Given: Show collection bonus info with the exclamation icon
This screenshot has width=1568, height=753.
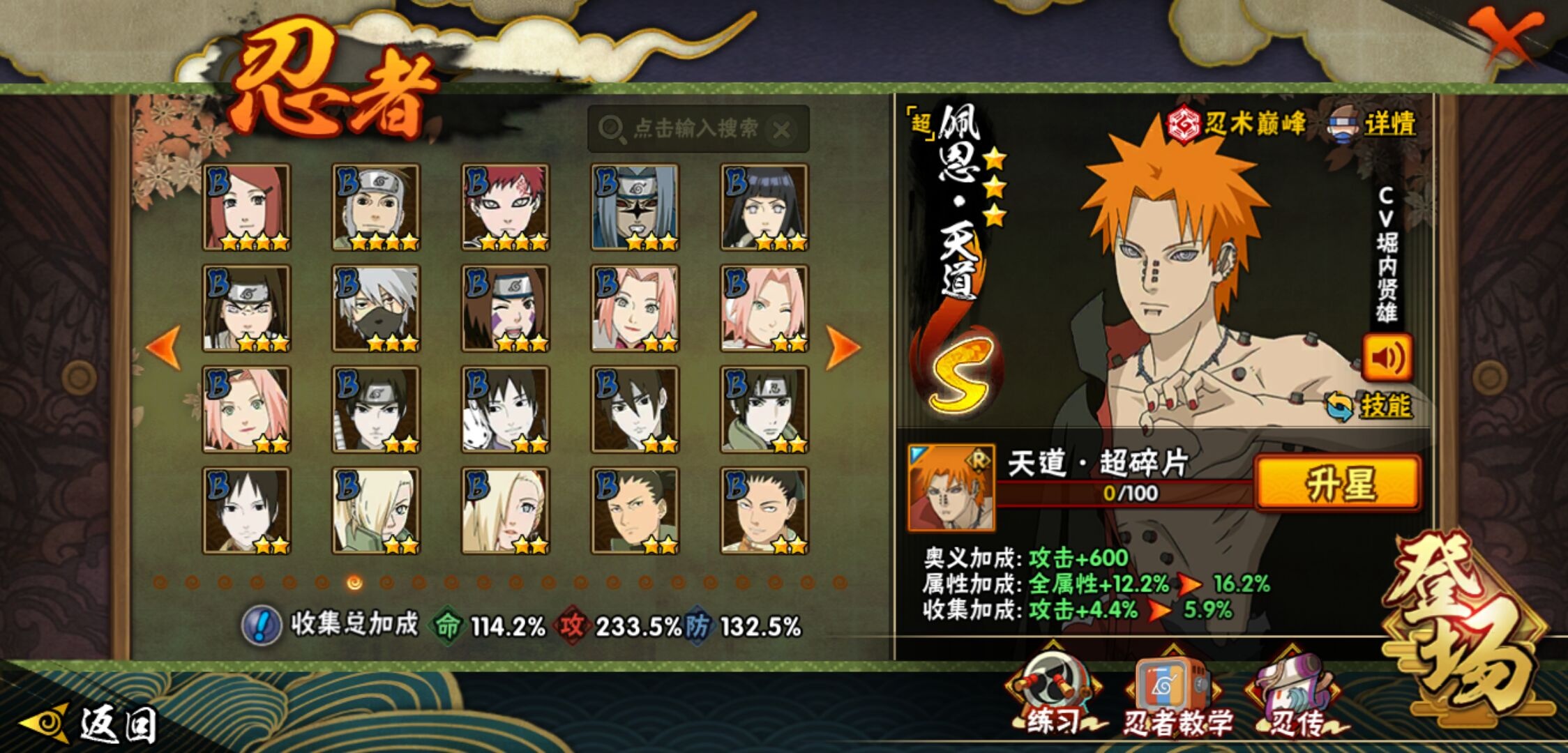Looking at the screenshot, I should coord(261,625).
